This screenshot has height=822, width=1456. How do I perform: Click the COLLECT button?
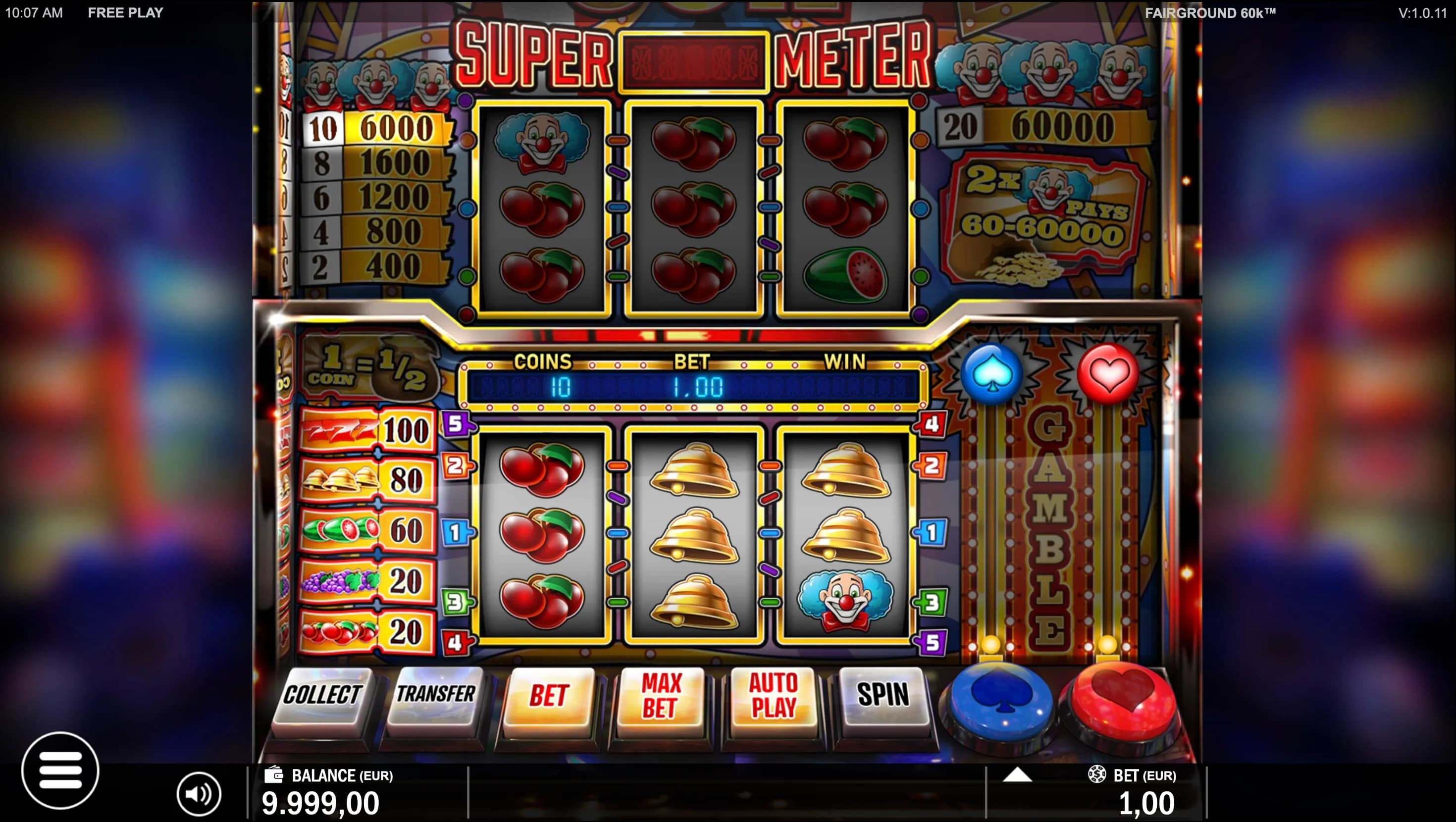point(322,695)
